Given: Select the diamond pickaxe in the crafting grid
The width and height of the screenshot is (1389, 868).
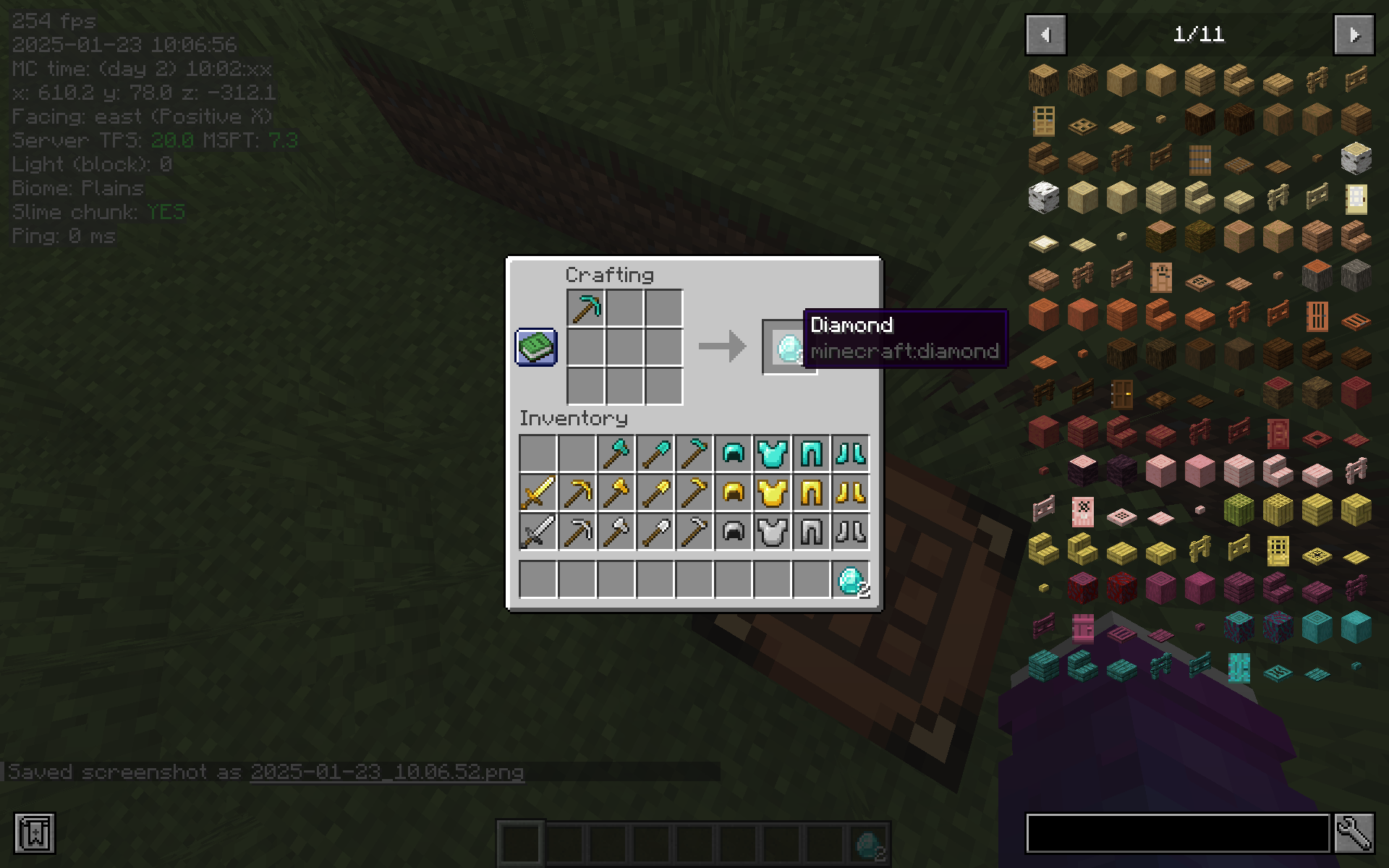Looking at the screenshot, I should pos(586,307).
